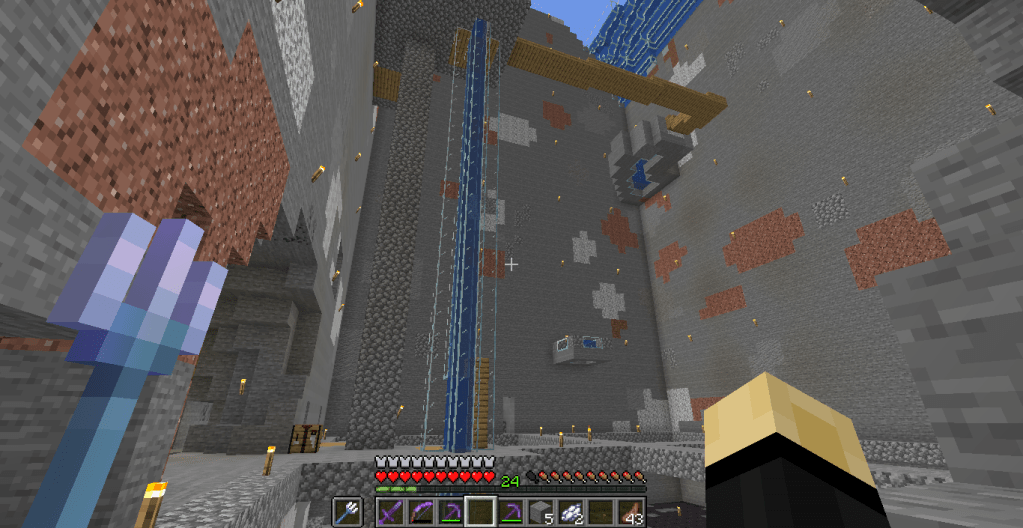This screenshot has height=528, width=1023.
Task: Select the enchanted bow hotbar slot
Action: pyautogui.click(x=419, y=512)
